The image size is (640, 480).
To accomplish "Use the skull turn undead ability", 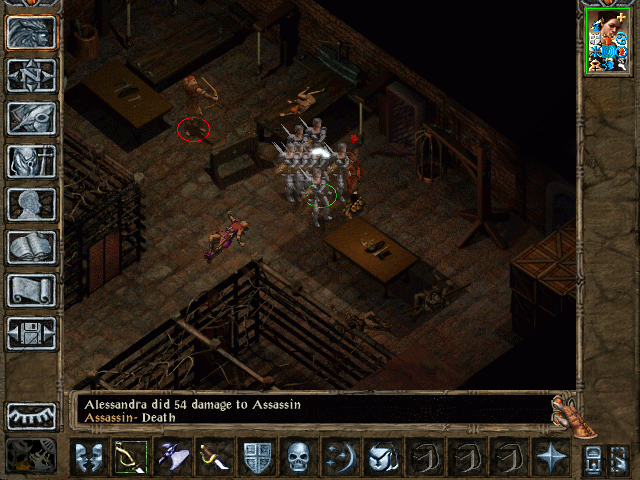I will pyautogui.click(x=298, y=457).
